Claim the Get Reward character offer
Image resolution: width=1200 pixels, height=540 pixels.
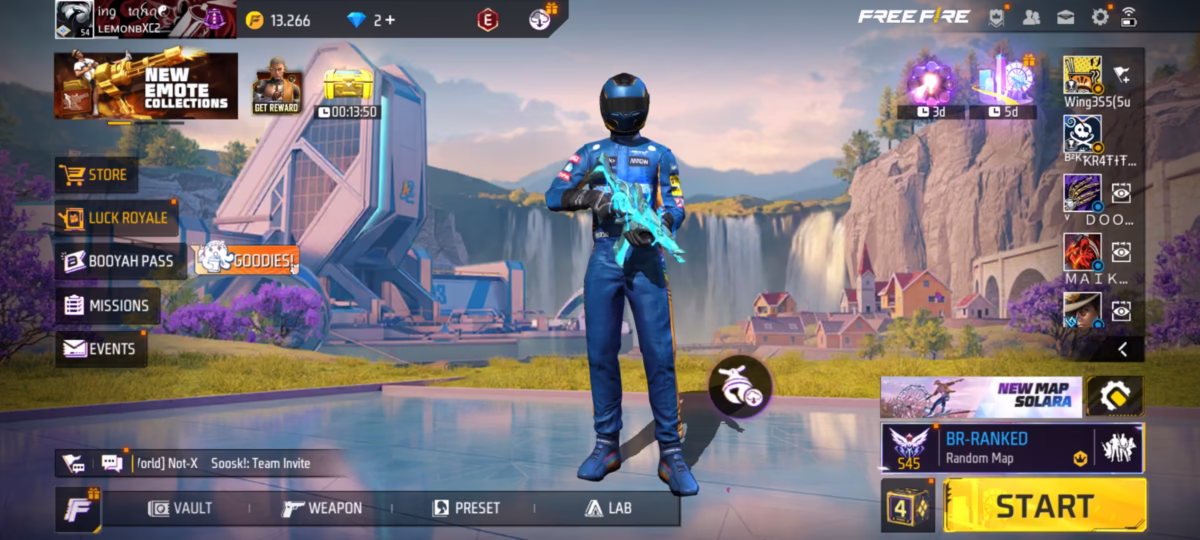click(276, 92)
